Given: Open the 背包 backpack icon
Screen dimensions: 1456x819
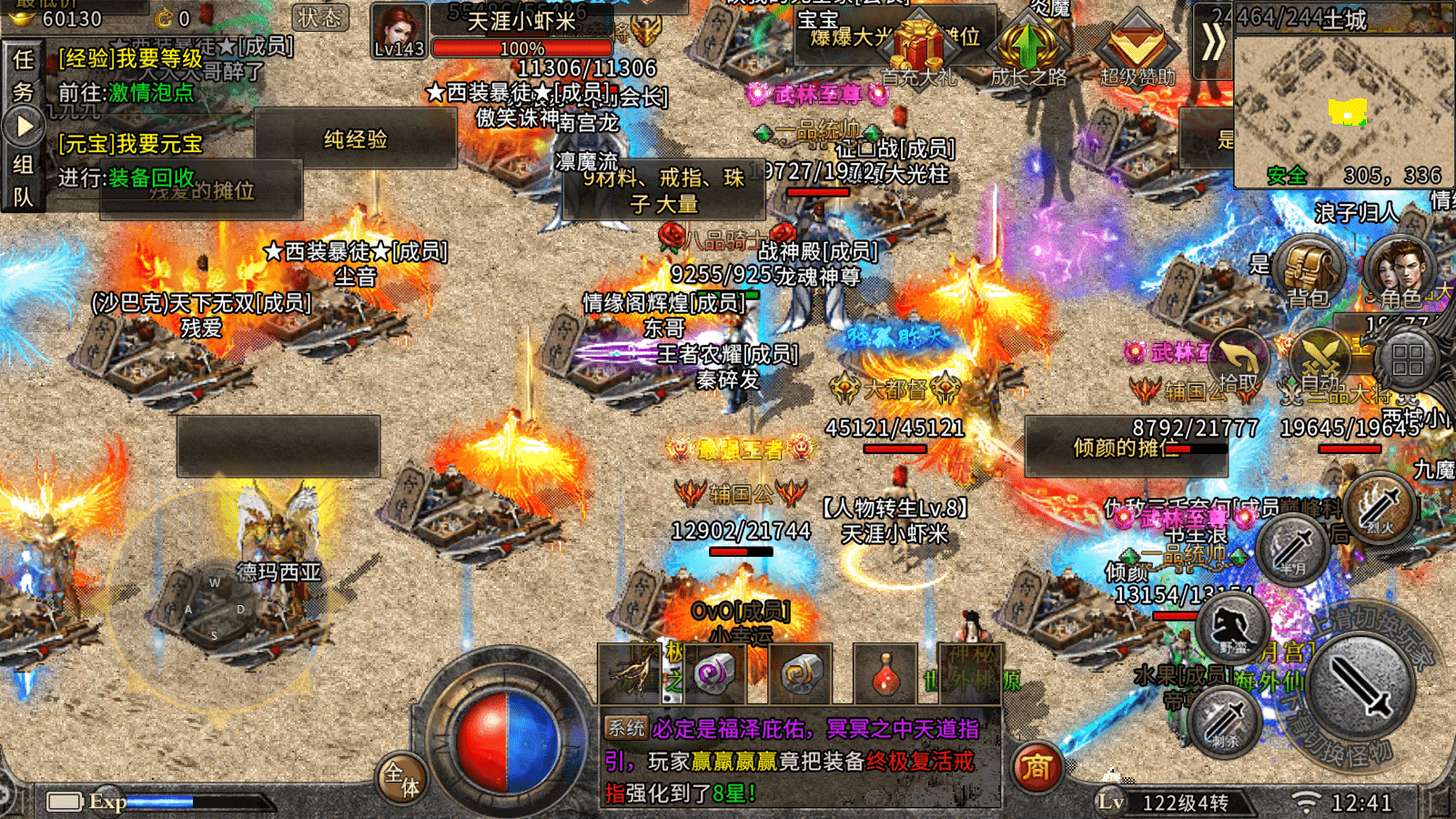Looking at the screenshot, I should 1309,268.
